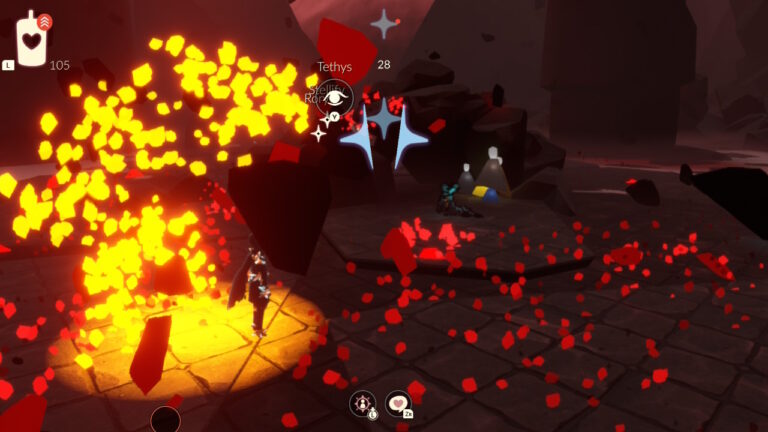
Task: Tap the winged light star icon
Action: (384, 24)
